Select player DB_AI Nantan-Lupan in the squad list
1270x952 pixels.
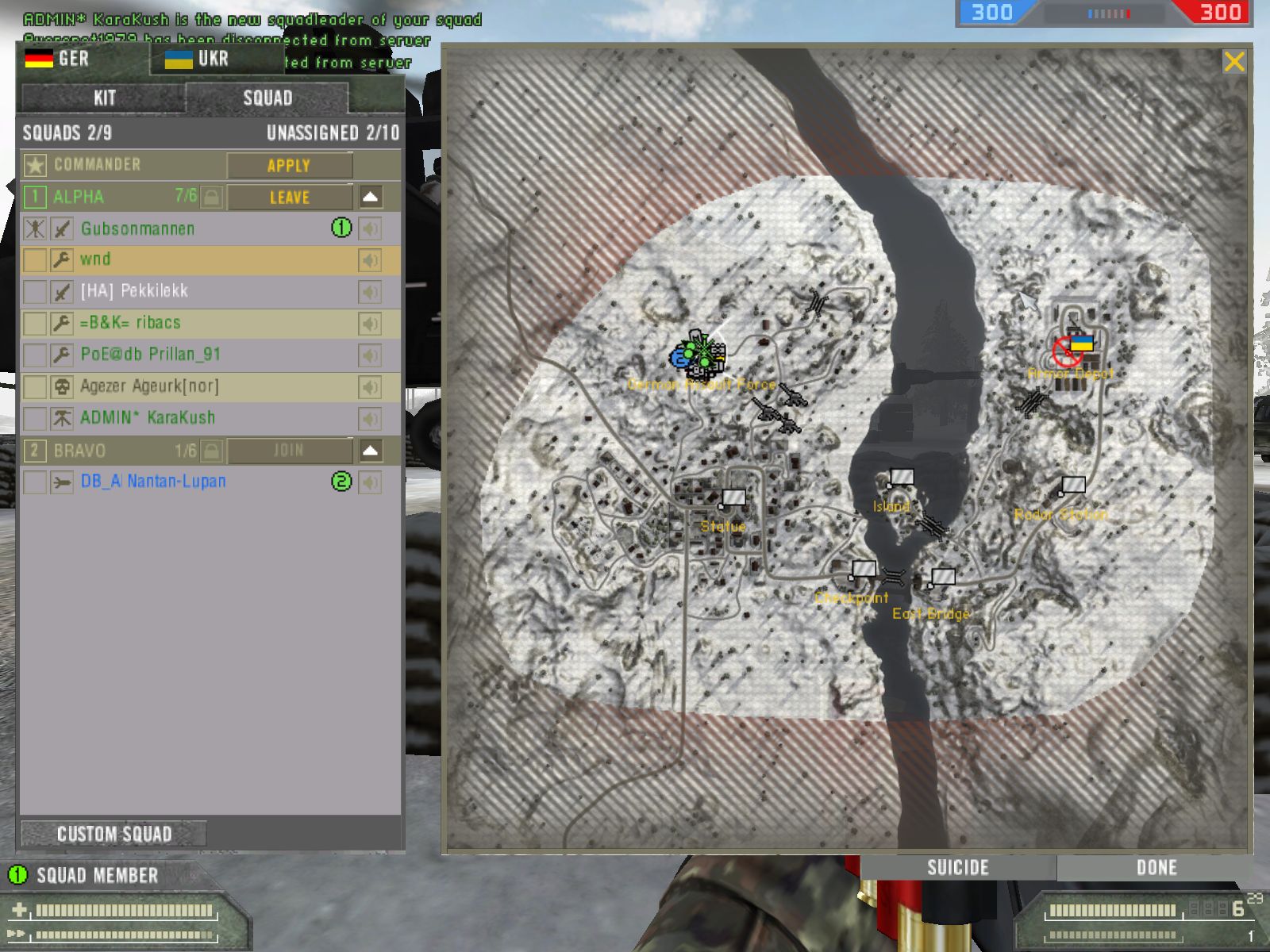[153, 482]
